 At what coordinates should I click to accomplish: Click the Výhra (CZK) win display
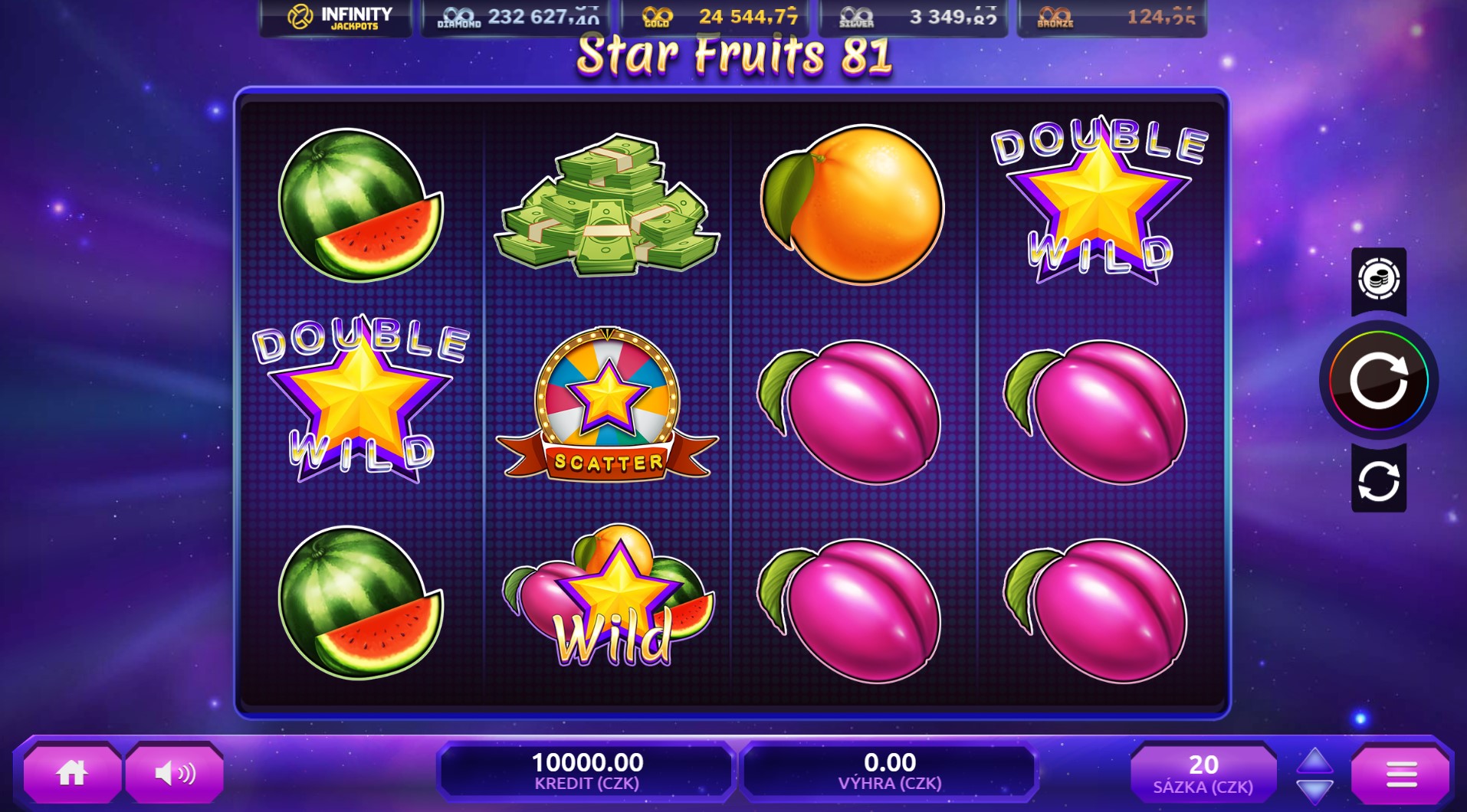(889, 770)
